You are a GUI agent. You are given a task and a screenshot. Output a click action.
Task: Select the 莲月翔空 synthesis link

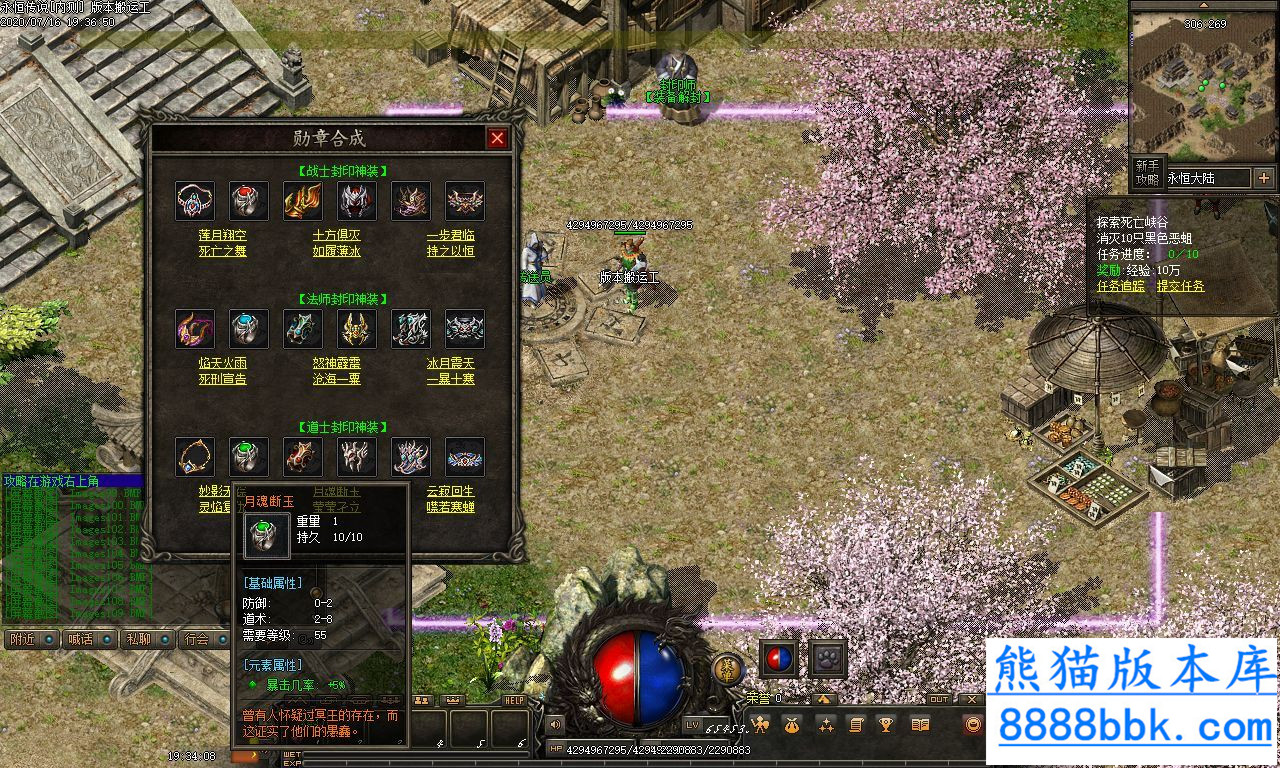point(222,235)
